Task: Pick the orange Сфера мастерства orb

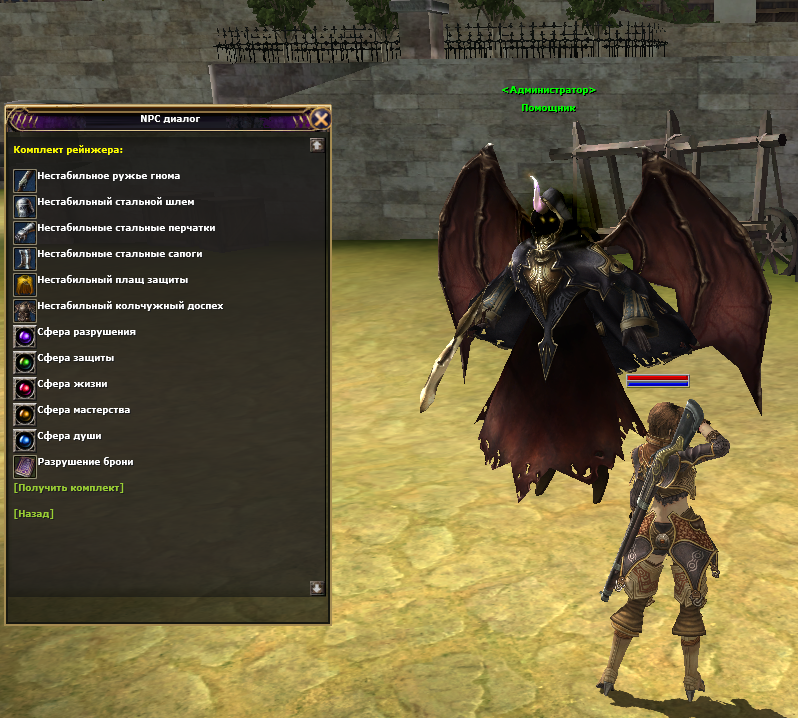Action: click(x=25, y=414)
